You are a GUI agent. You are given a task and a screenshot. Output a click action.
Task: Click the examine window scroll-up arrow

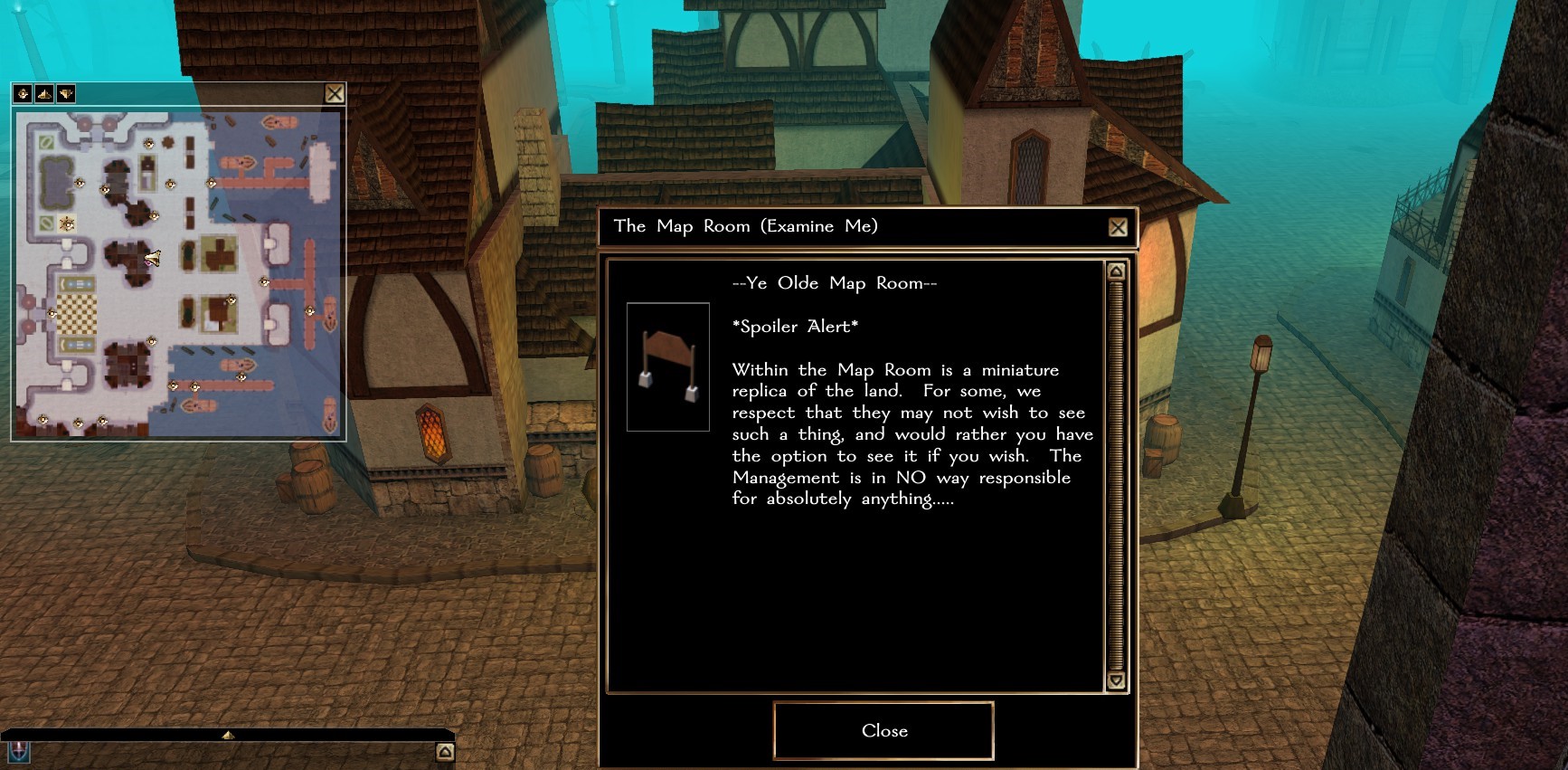point(1116,271)
